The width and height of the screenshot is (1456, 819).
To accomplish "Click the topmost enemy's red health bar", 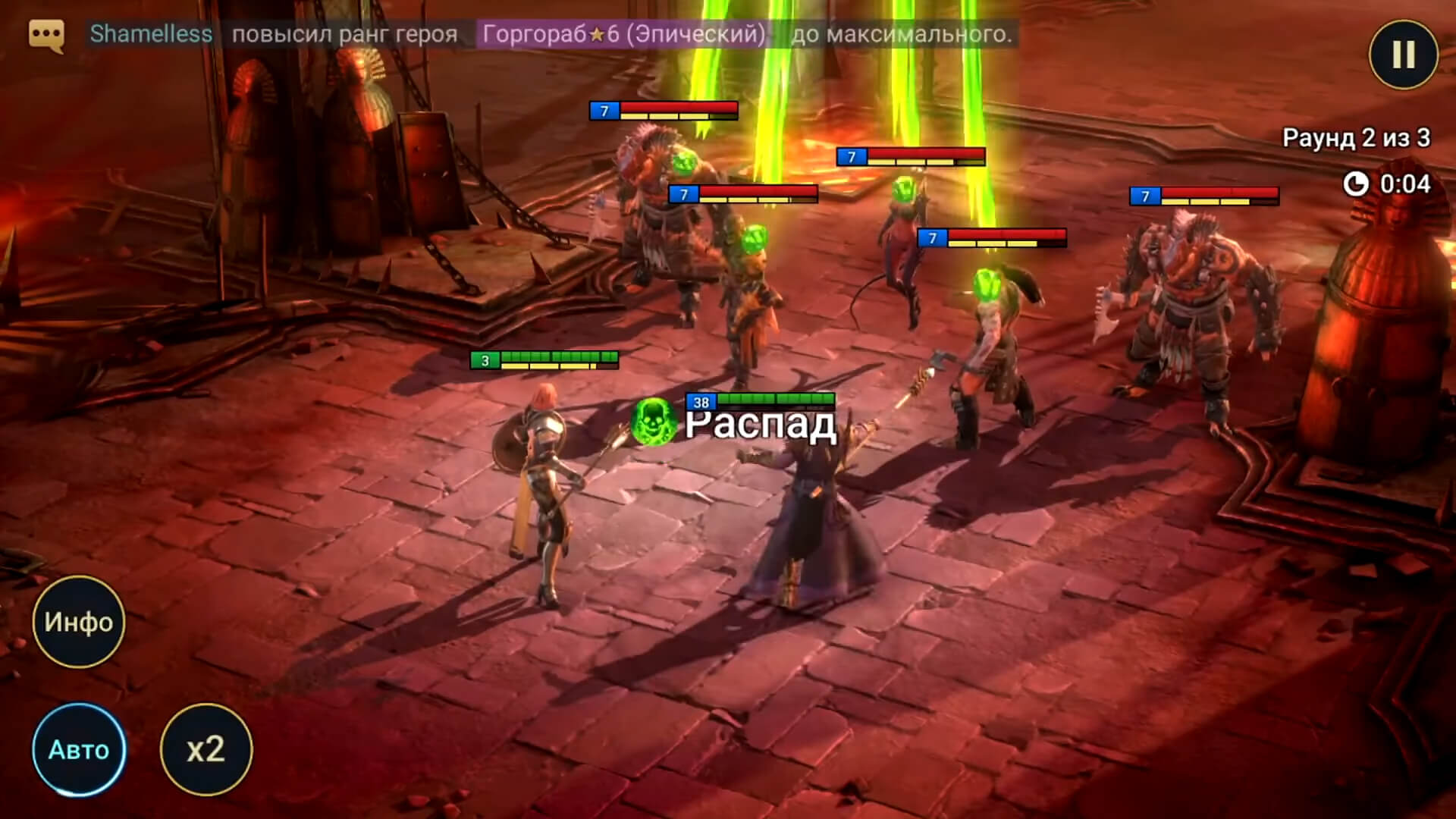I will [677, 108].
